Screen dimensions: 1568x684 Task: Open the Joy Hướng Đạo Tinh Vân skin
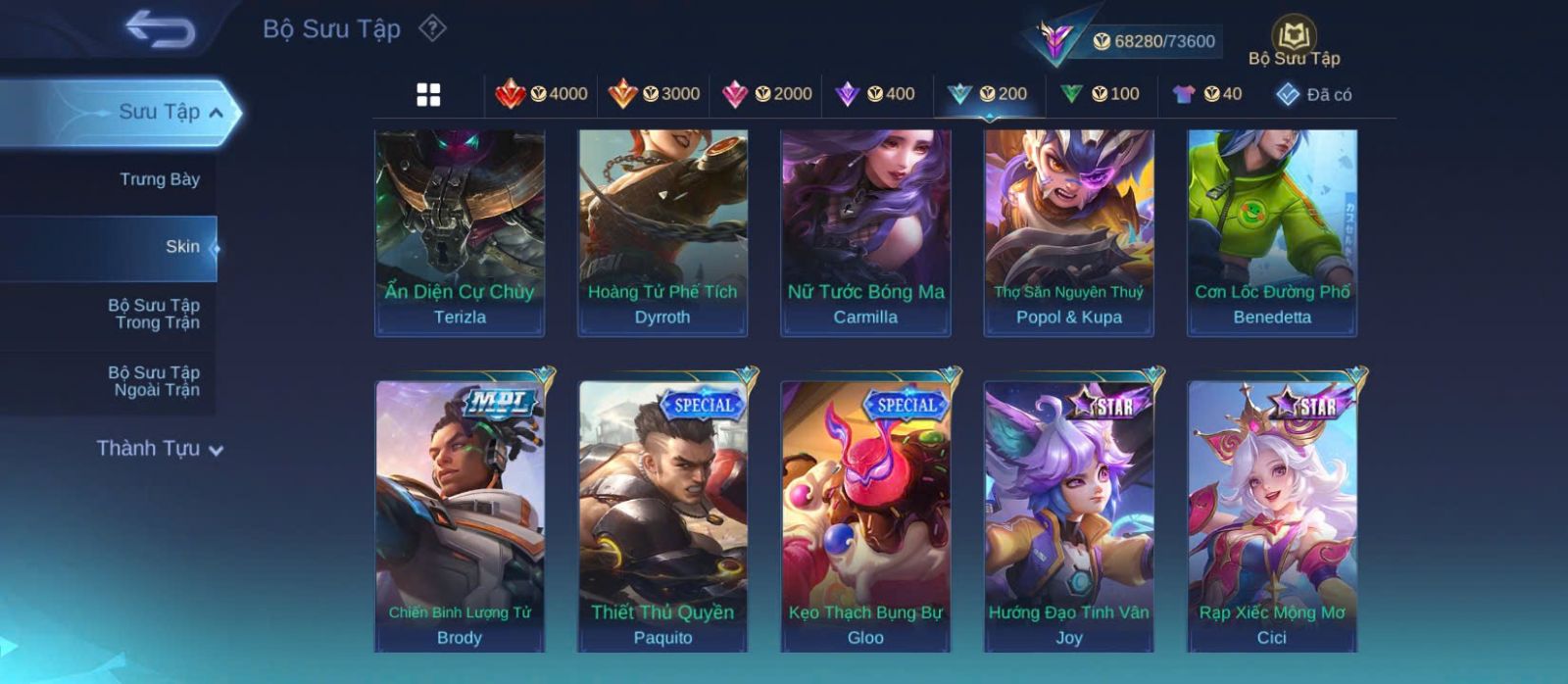(1068, 515)
